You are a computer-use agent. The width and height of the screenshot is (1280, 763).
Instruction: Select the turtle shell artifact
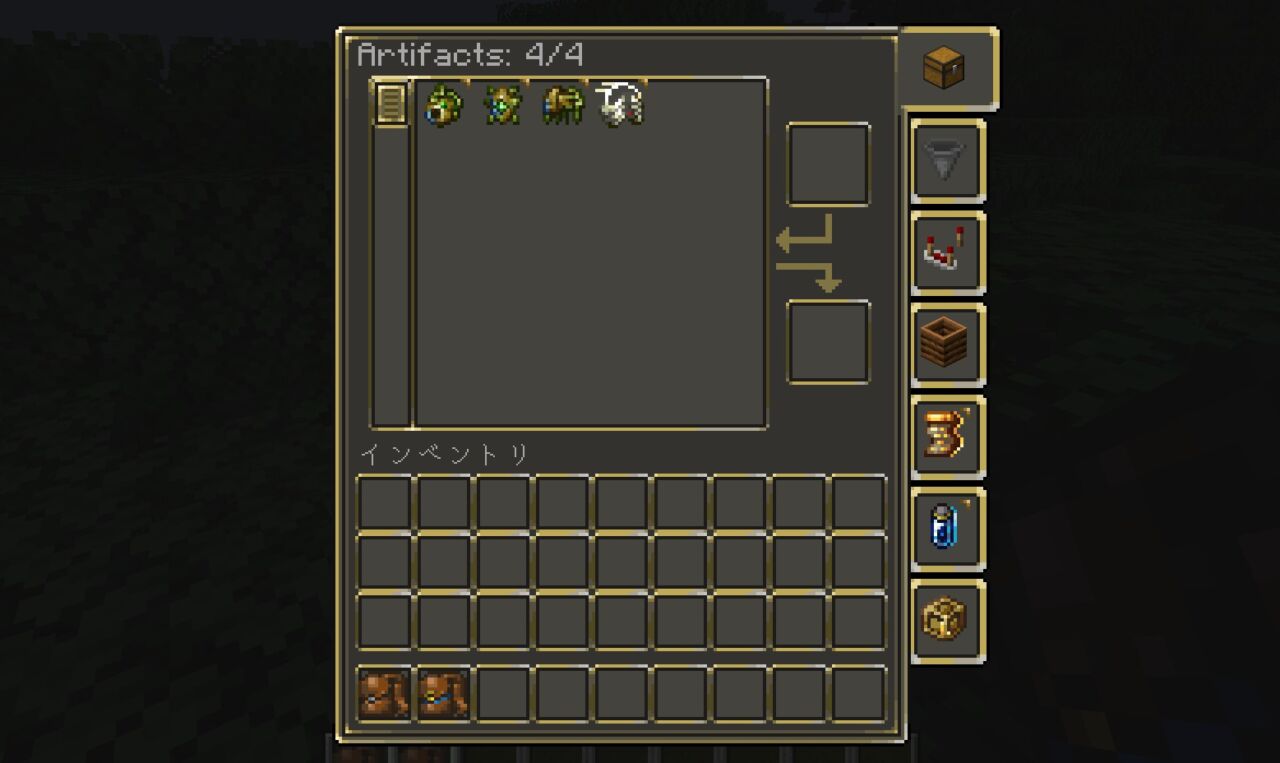click(445, 107)
